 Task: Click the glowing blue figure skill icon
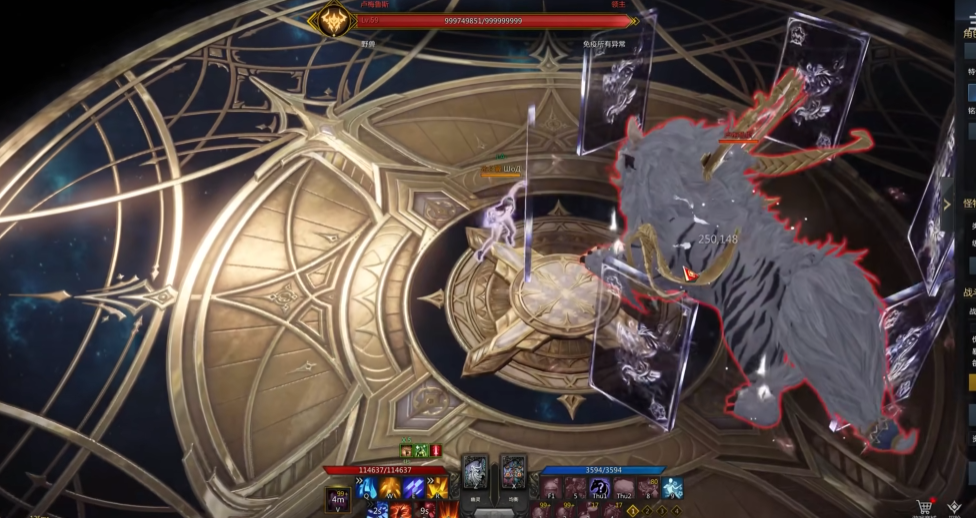(x=673, y=488)
